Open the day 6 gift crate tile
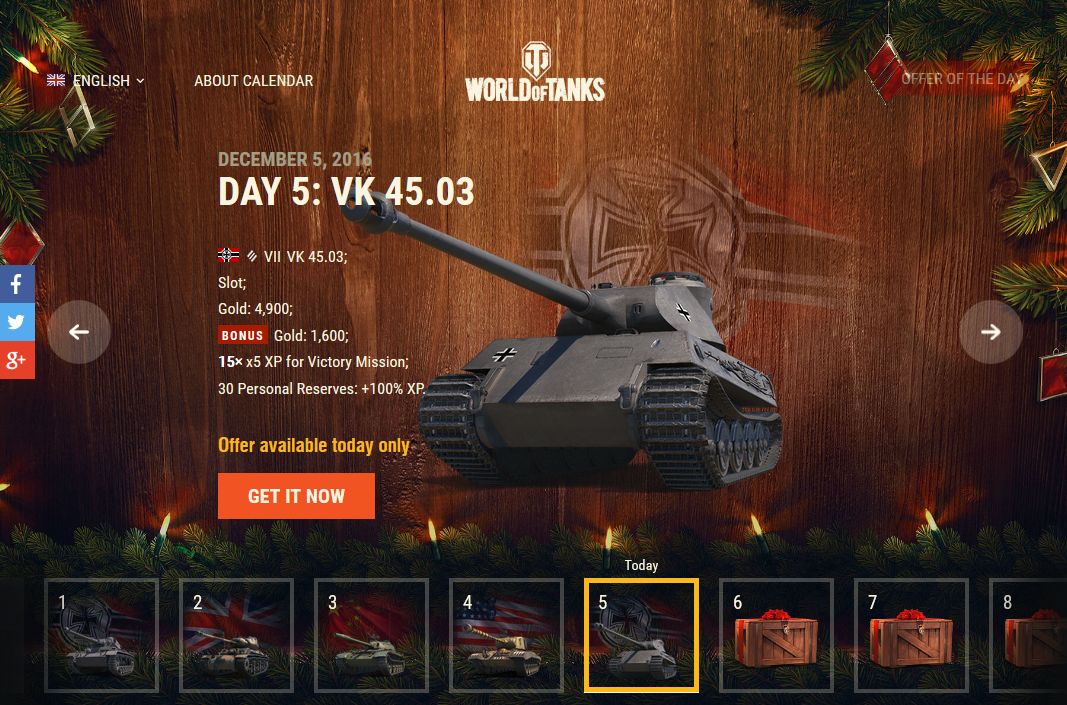1067x705 pixels. point(776,635)
